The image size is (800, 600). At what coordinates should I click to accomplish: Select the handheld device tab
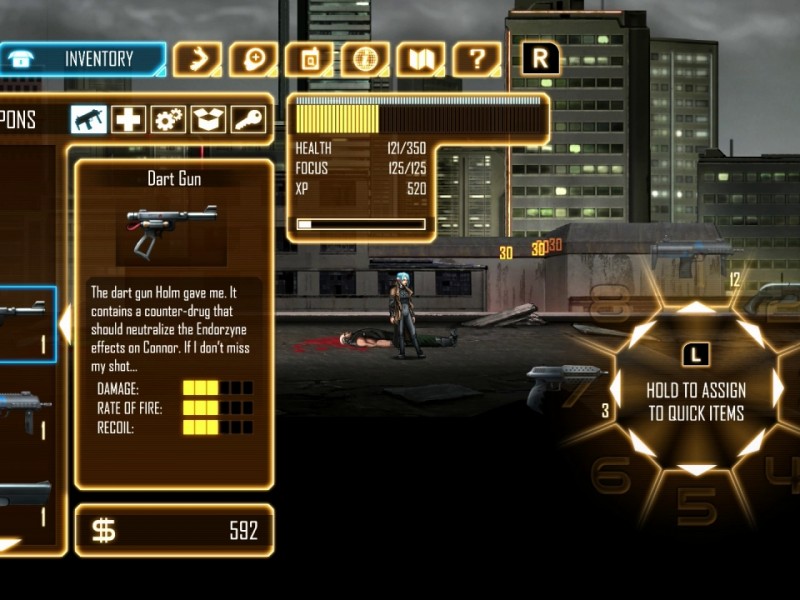[x=309, y=59]
